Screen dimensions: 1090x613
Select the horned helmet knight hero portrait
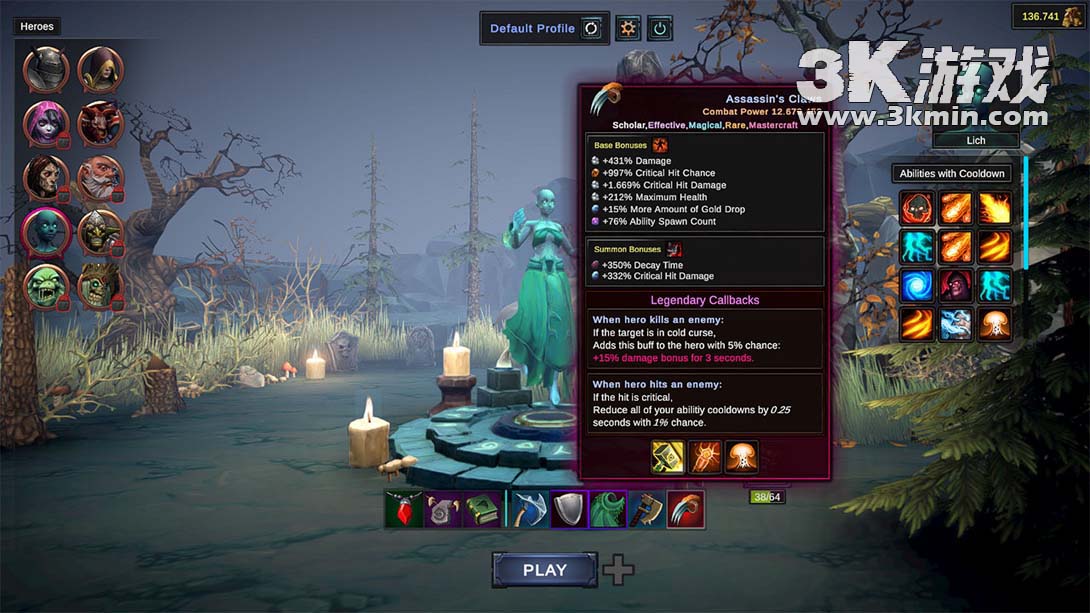pyautogui.click(x=47, y=70)
